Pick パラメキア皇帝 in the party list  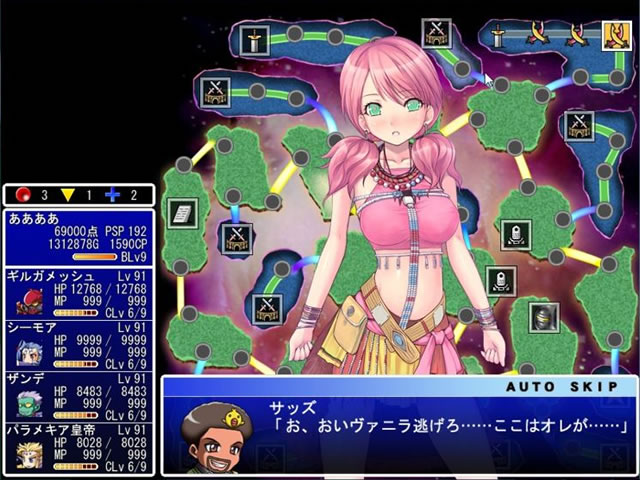pos(78,448)
